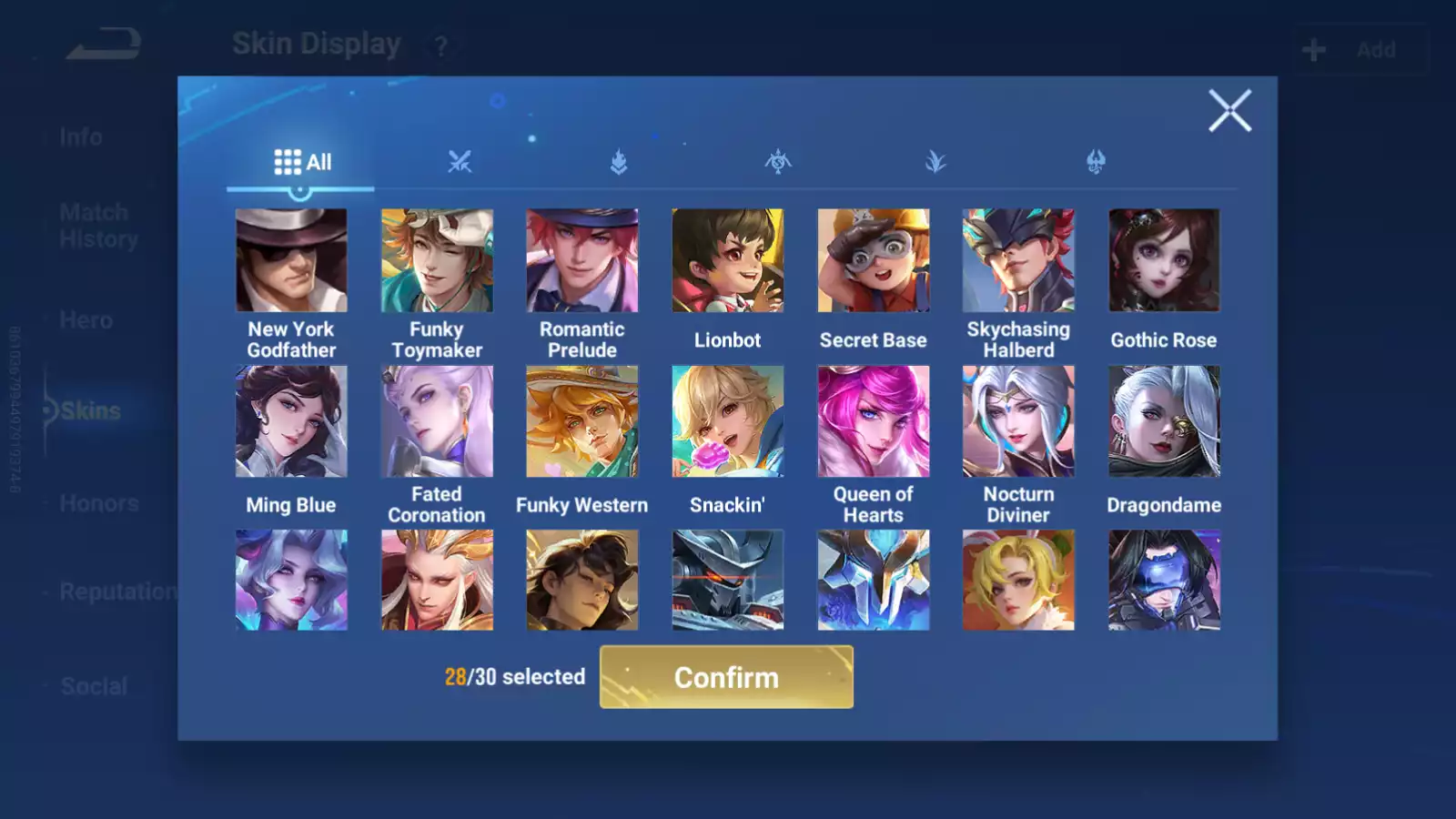Show the crossed swords role tab
The width and height of the screenshot is (1456, 819).
click(x=460, y=162)
